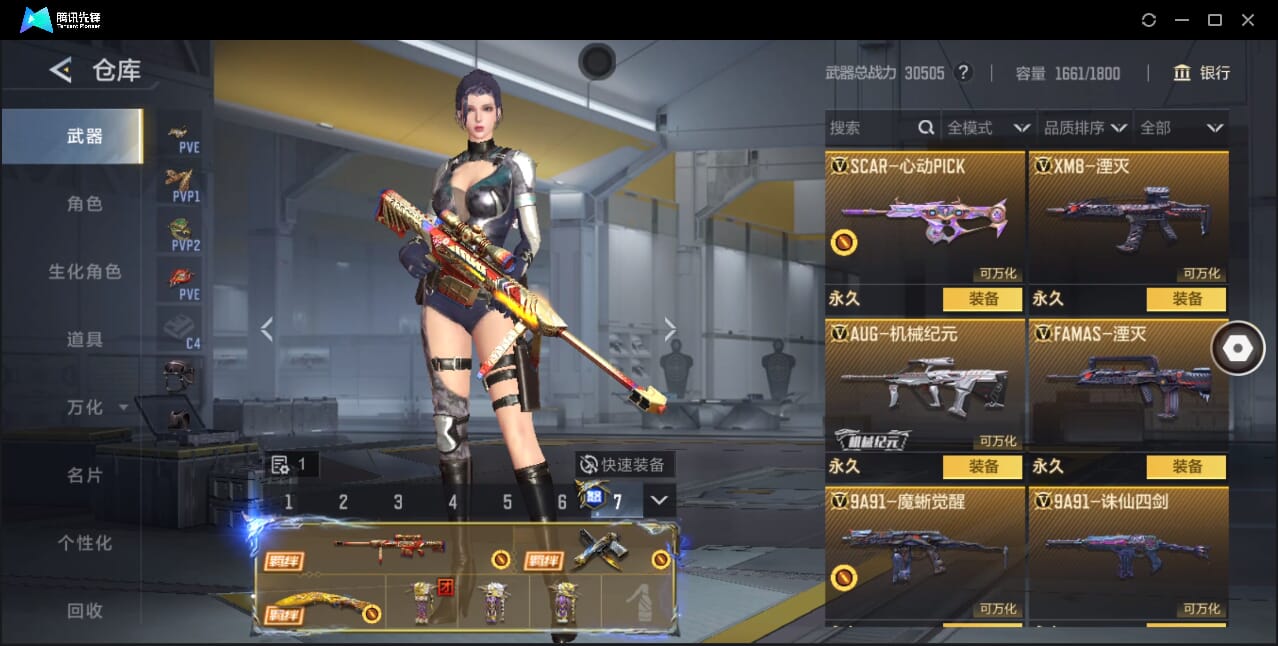Equip the FAMAS-湮灭 rifle

1186,467
